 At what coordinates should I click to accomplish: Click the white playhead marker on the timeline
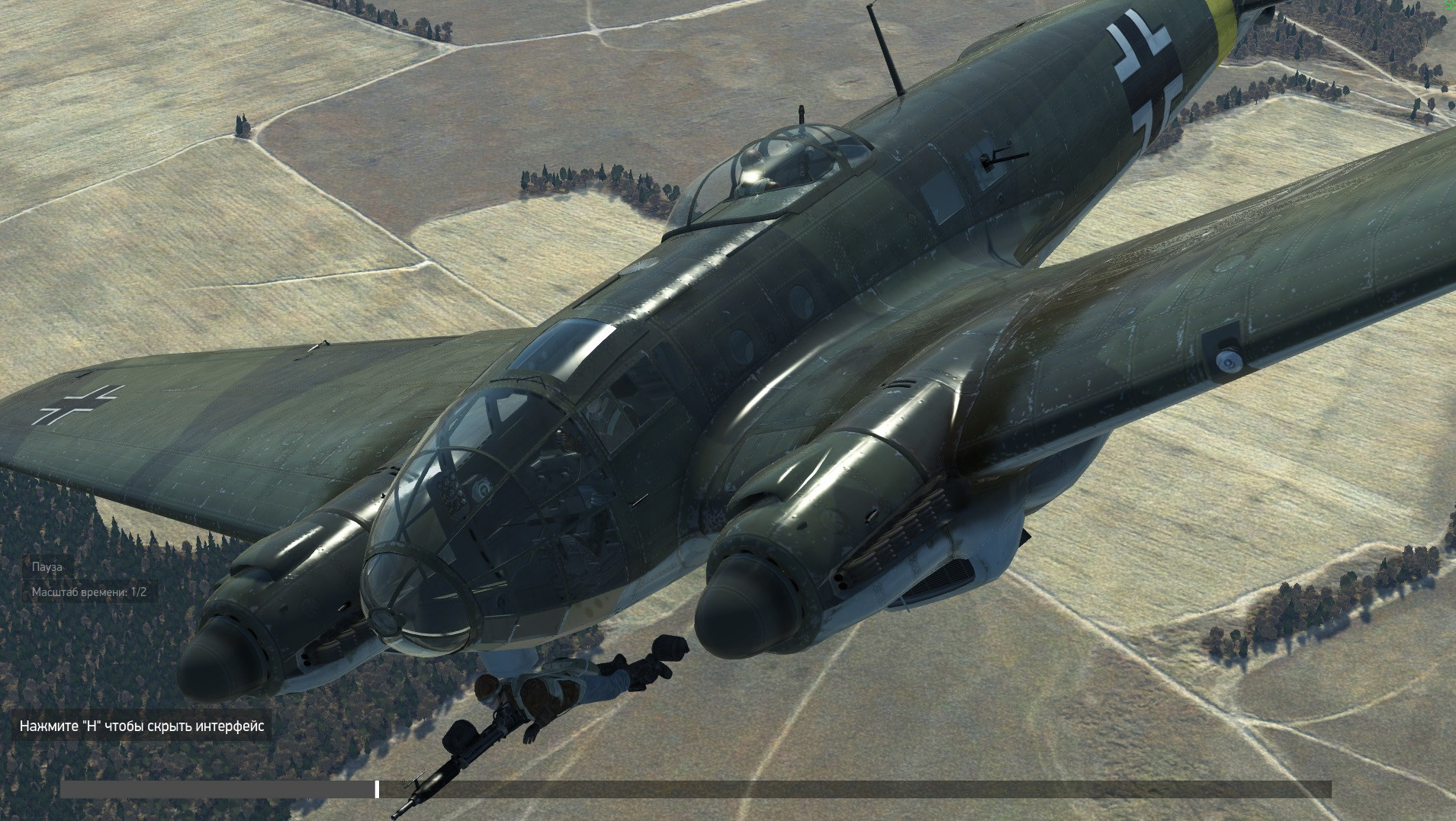(x=377, y=789)
